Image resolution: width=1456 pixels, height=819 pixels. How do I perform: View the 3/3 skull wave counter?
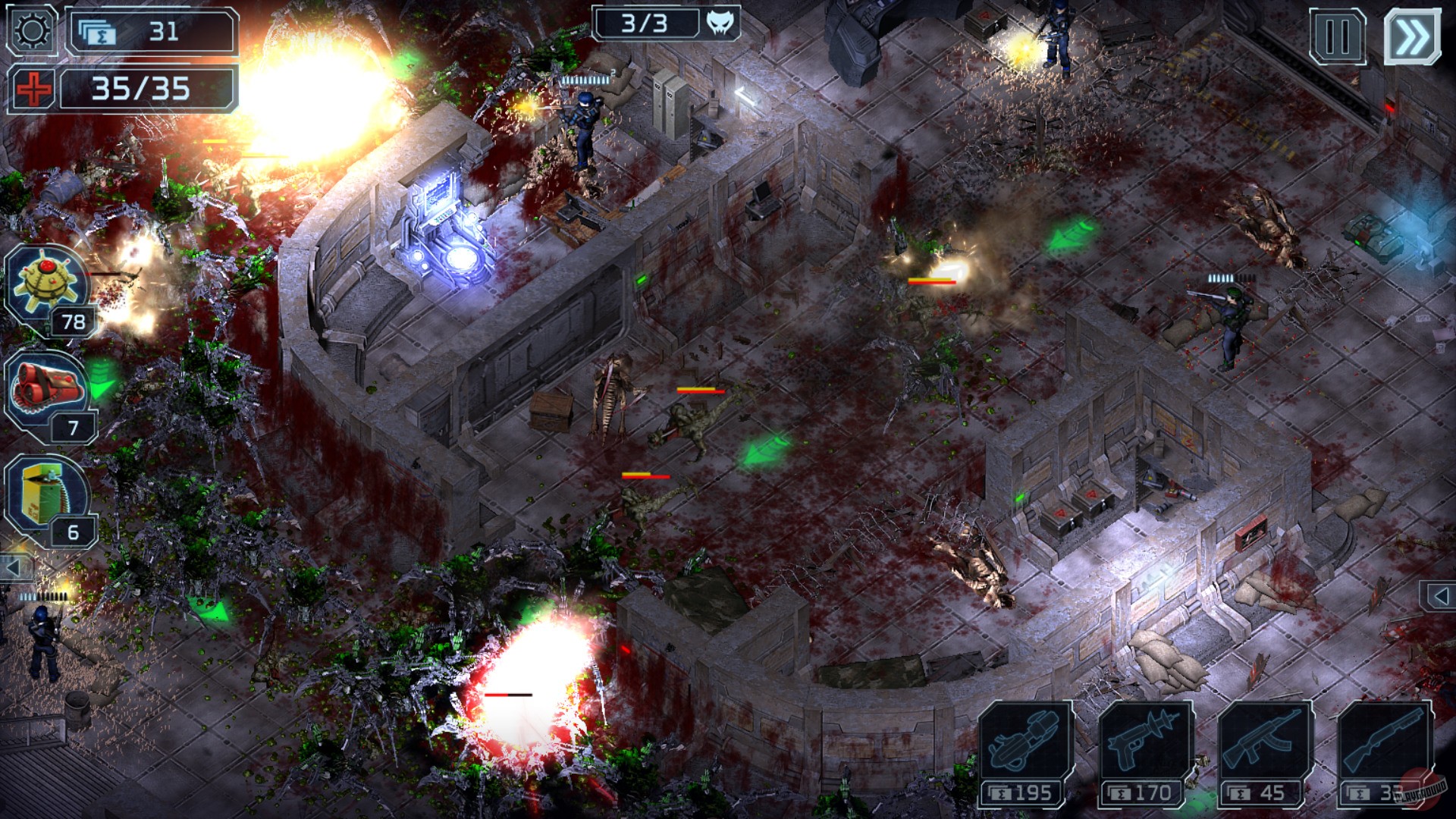point(666,23)
